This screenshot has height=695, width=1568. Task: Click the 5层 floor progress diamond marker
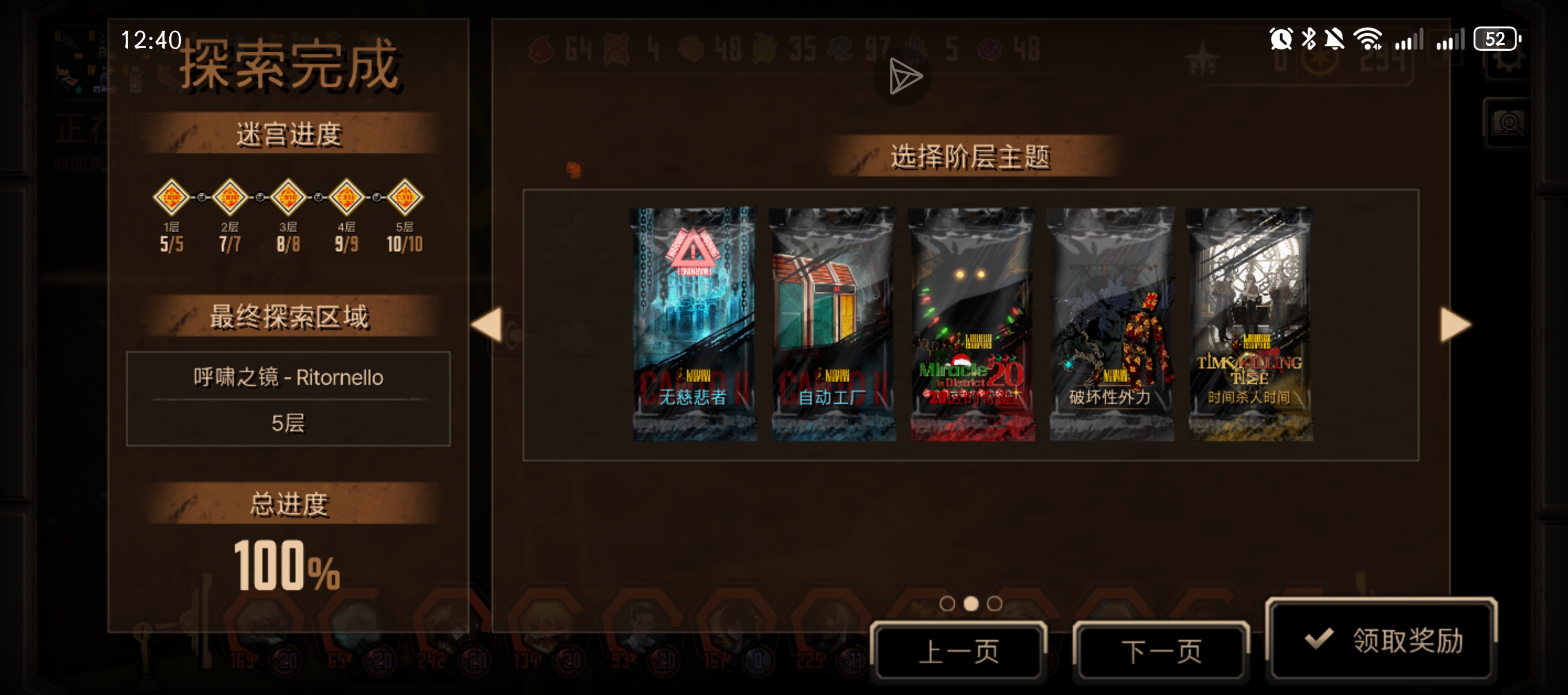pyautogui.click(x=407, y=196)
